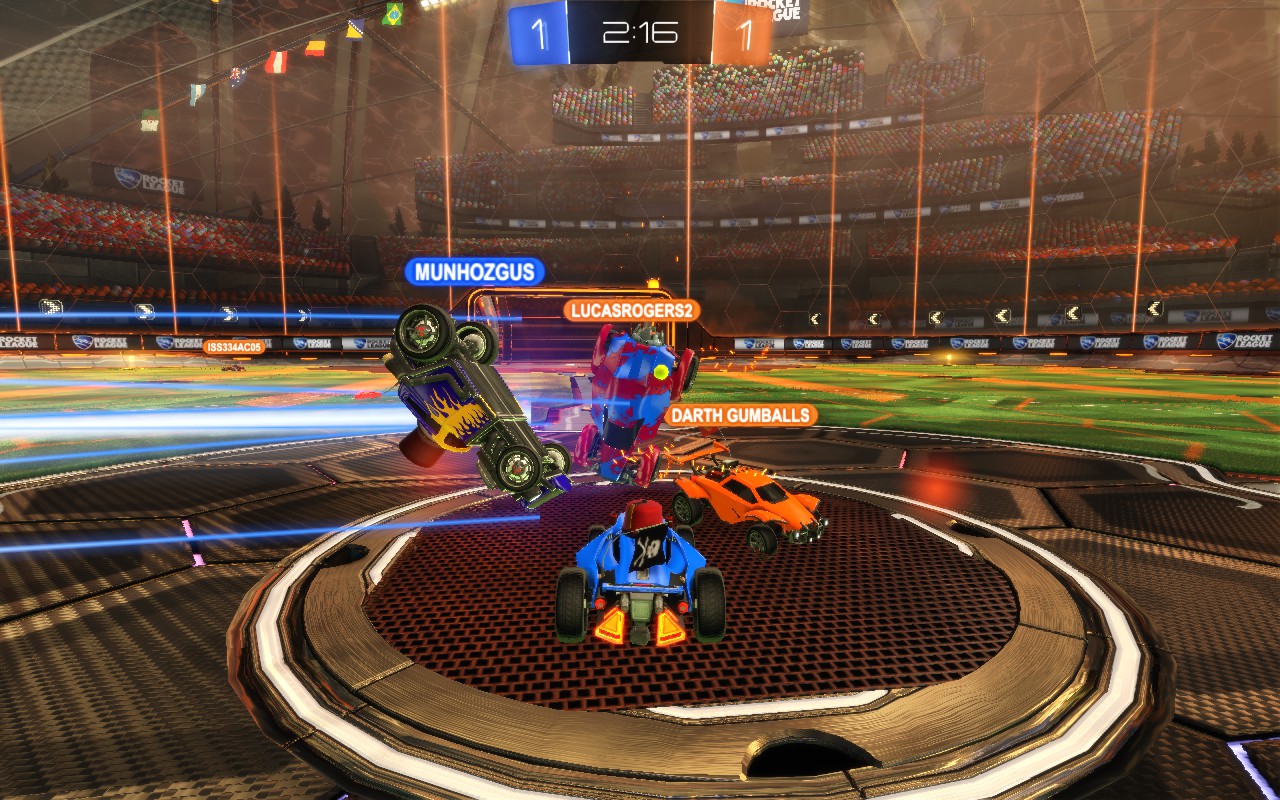
Task: Select the MUNHOZGUS player name tag
Action: 475,271
